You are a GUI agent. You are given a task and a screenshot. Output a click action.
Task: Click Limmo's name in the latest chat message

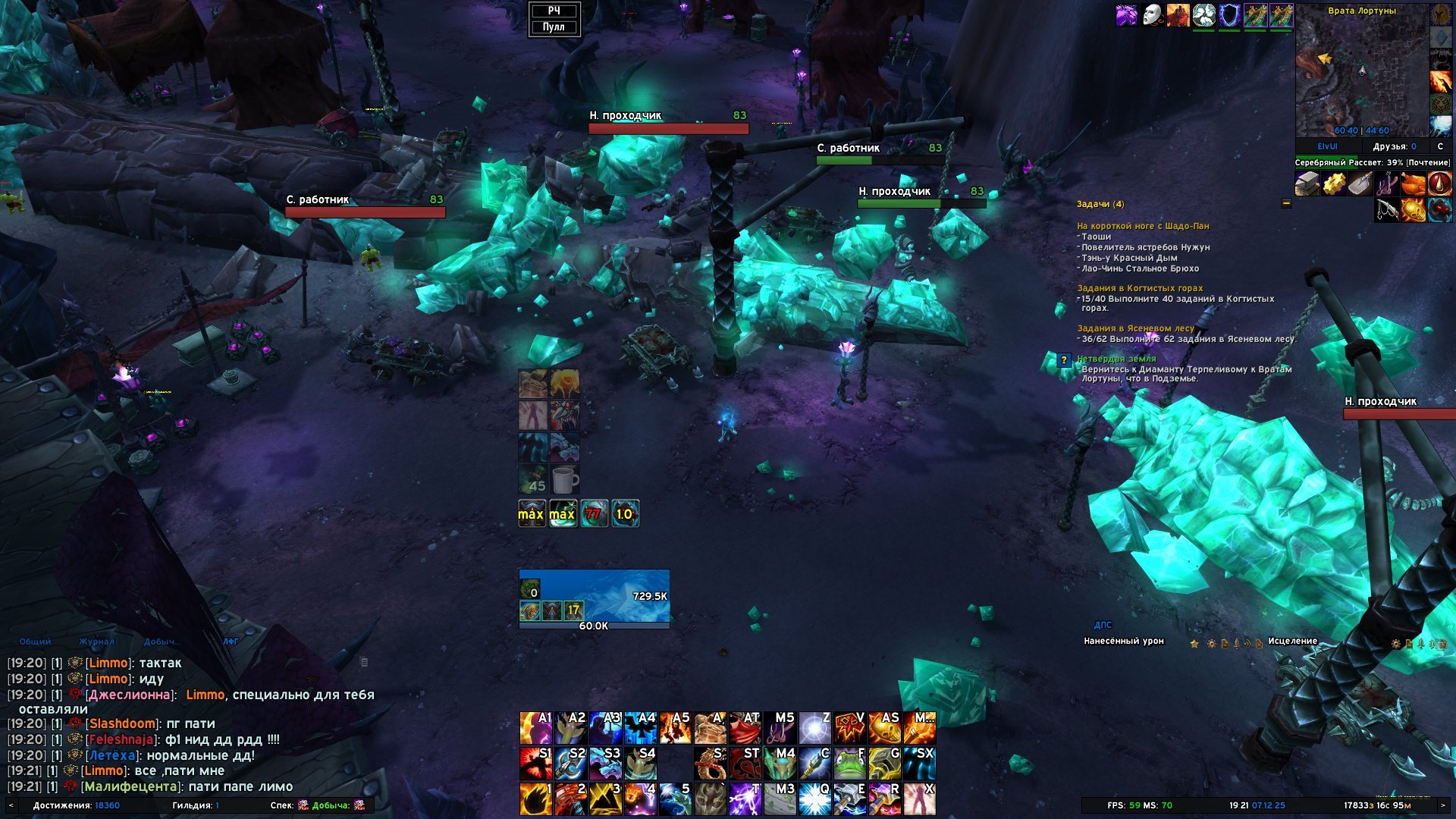(x=105, y=770)
